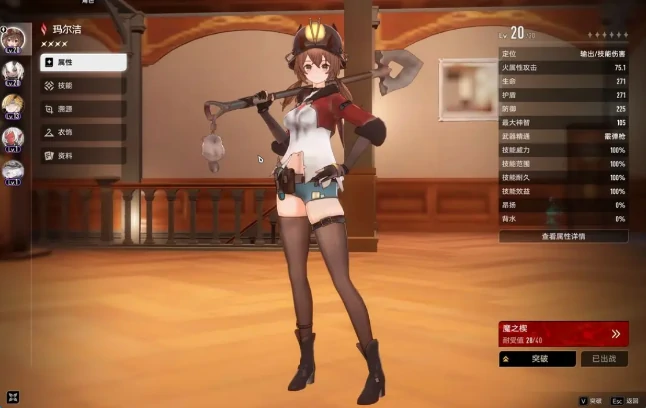
Task: Click 查看属性详情 to view attribute details
Action: (563, 237)
